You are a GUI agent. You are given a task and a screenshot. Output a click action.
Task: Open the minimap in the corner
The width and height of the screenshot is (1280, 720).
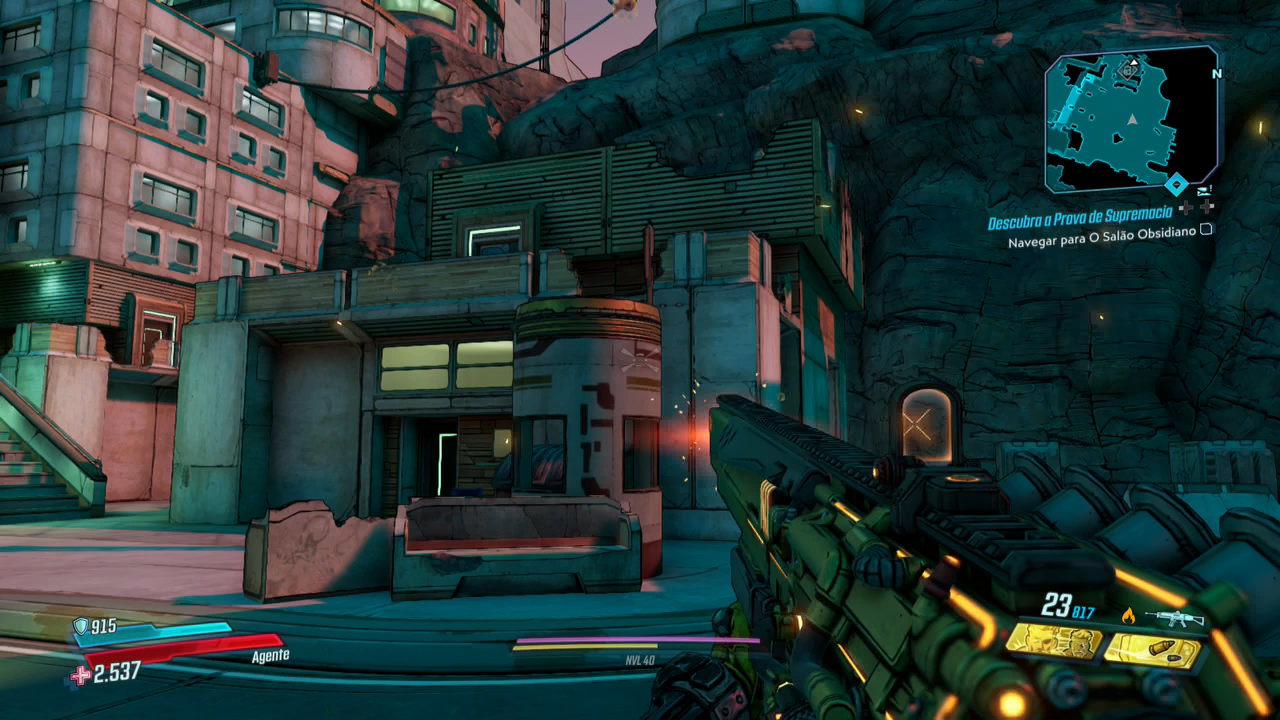point(1131,120)
